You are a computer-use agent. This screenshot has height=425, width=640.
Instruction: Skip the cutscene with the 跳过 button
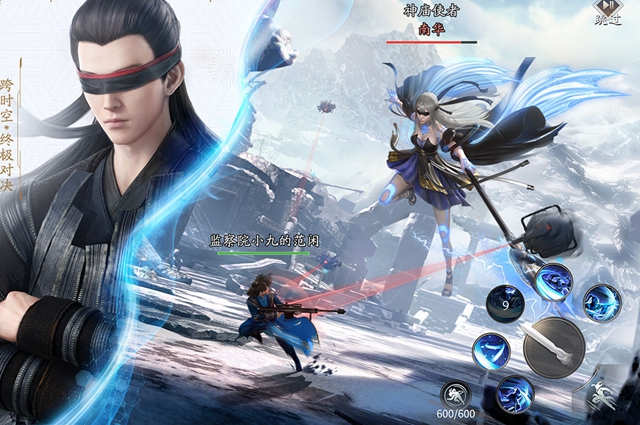(607, 12)
